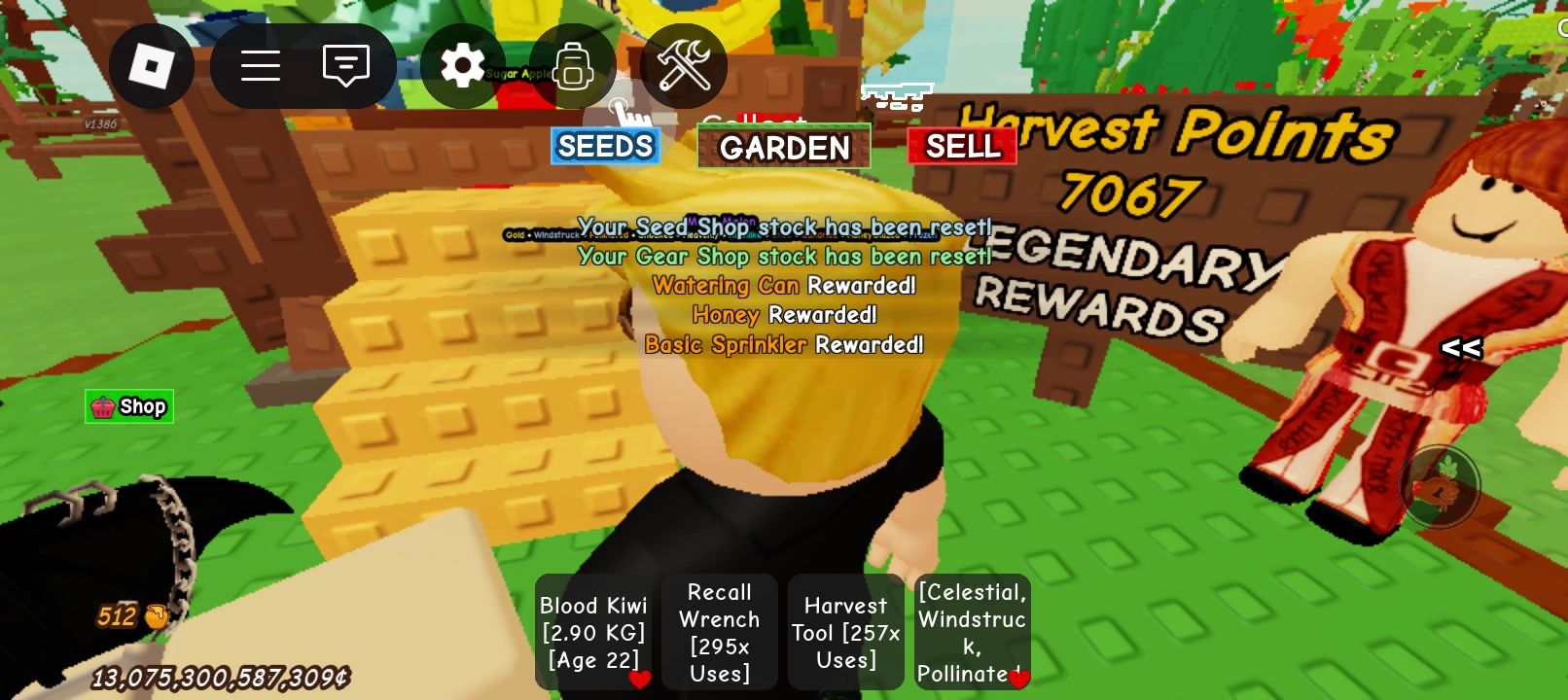Equip the Harvest Tool hotbar slot
Screen dimensions: 1568x700
pyautogui.click(x=845, y=632)
